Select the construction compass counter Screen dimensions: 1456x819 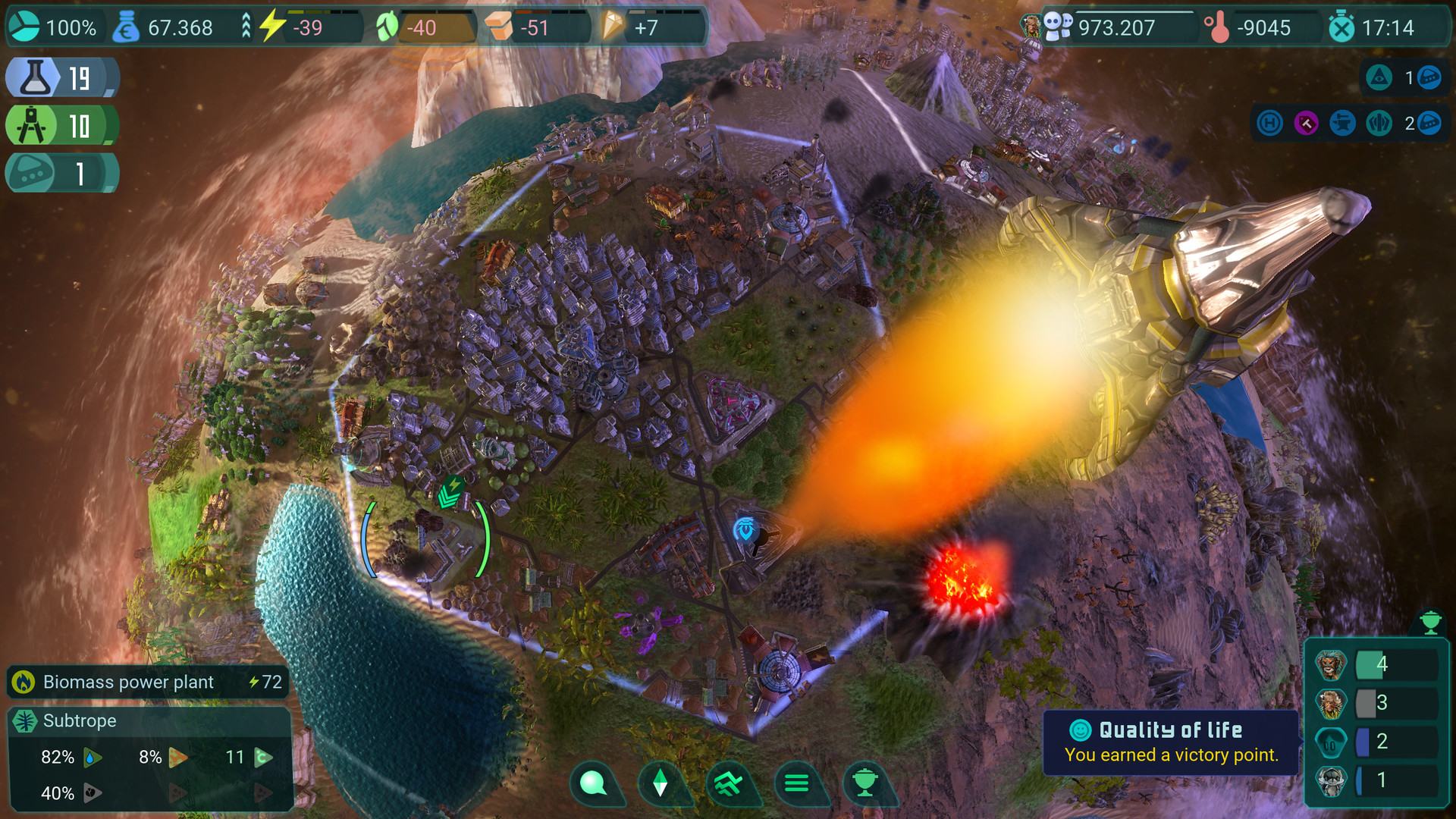(x=61, y=126)
